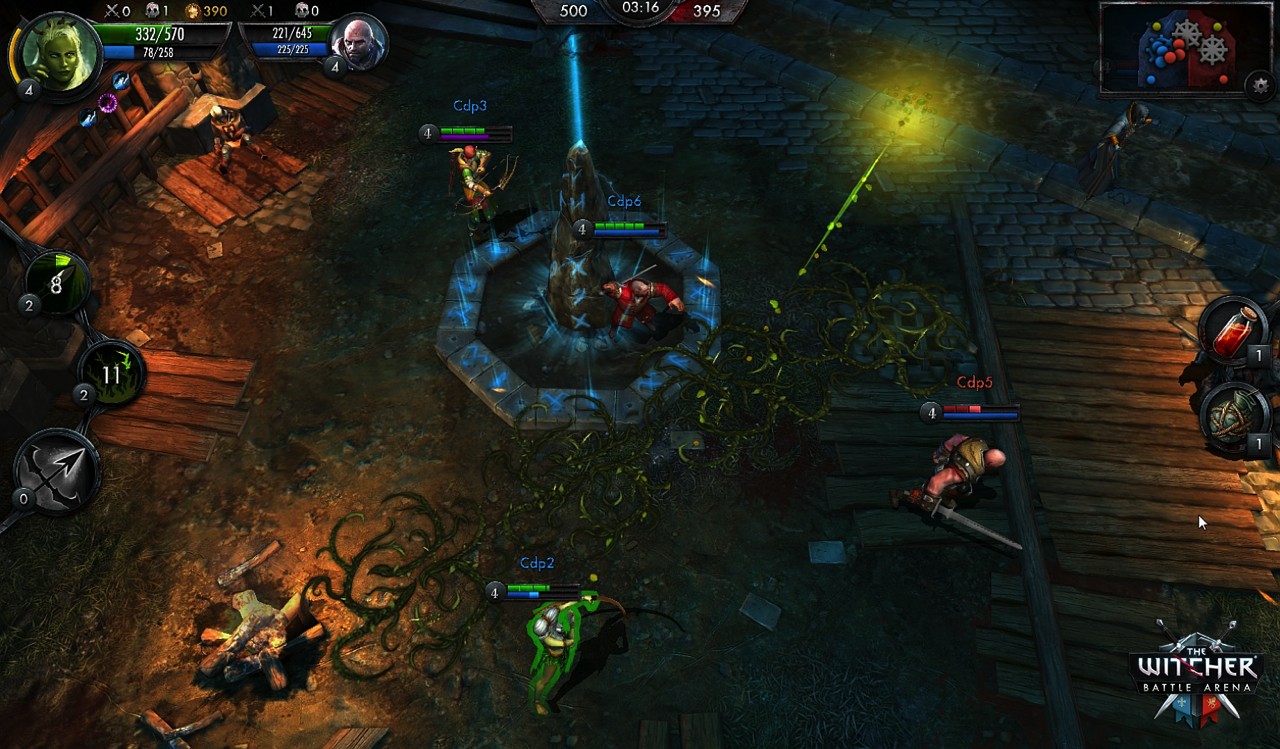The height and width of the screenshot is (749, 1280).
Task: Select the green dryad hero portrait
Action: pos(59,51)
